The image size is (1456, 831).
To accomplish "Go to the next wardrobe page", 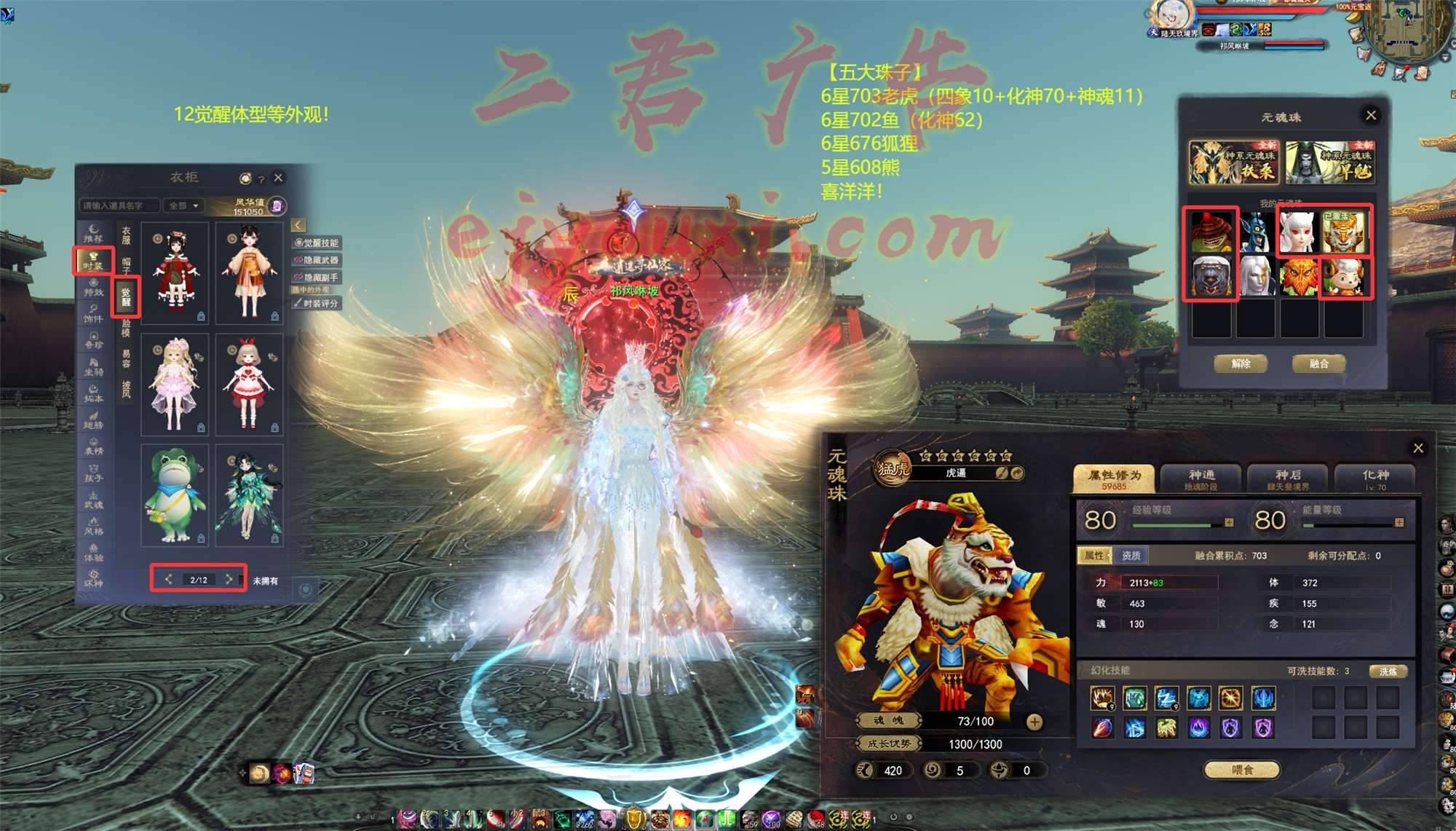I will coord(229,579).
